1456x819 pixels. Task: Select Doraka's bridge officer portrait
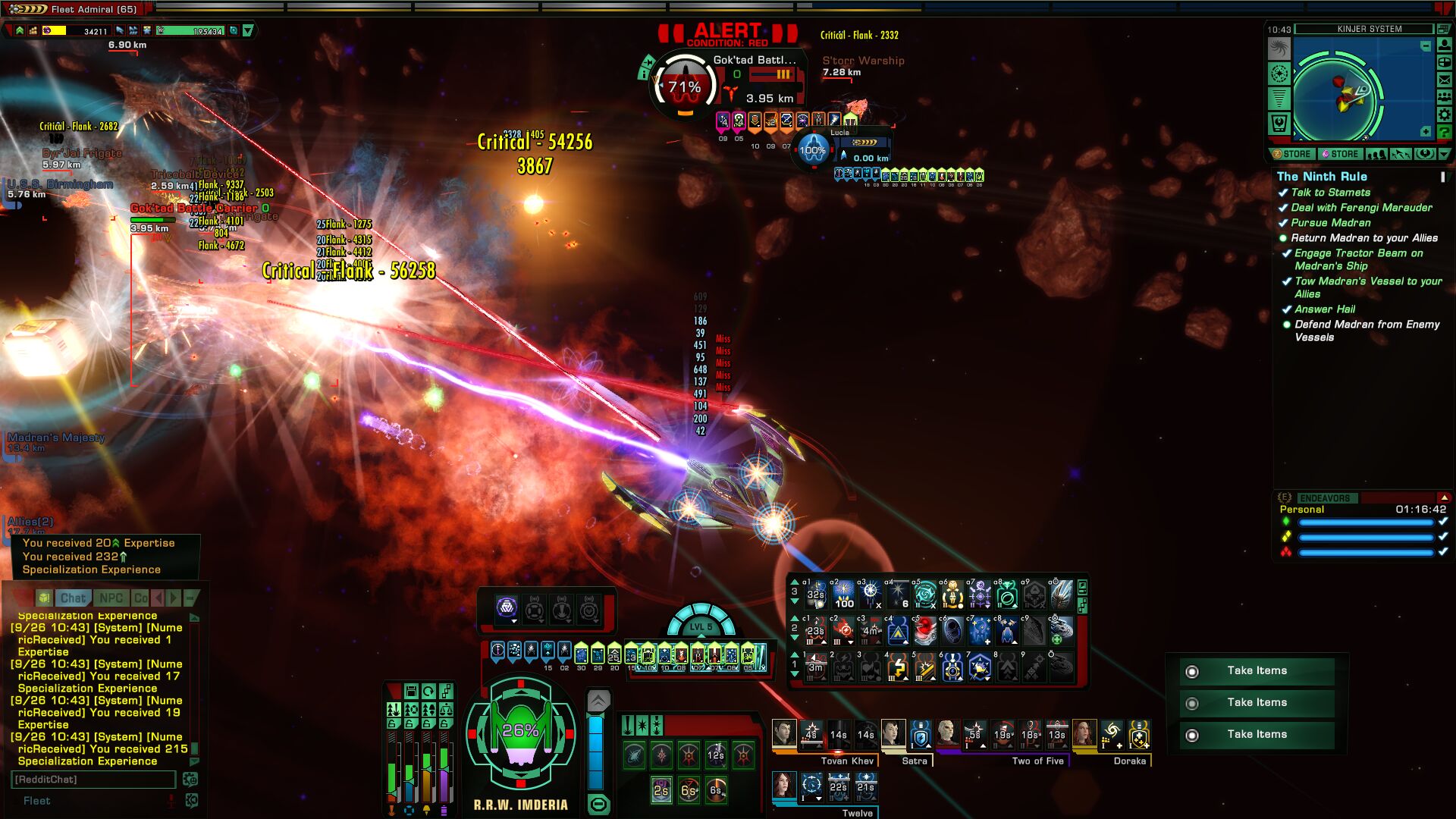(1084, 733)
